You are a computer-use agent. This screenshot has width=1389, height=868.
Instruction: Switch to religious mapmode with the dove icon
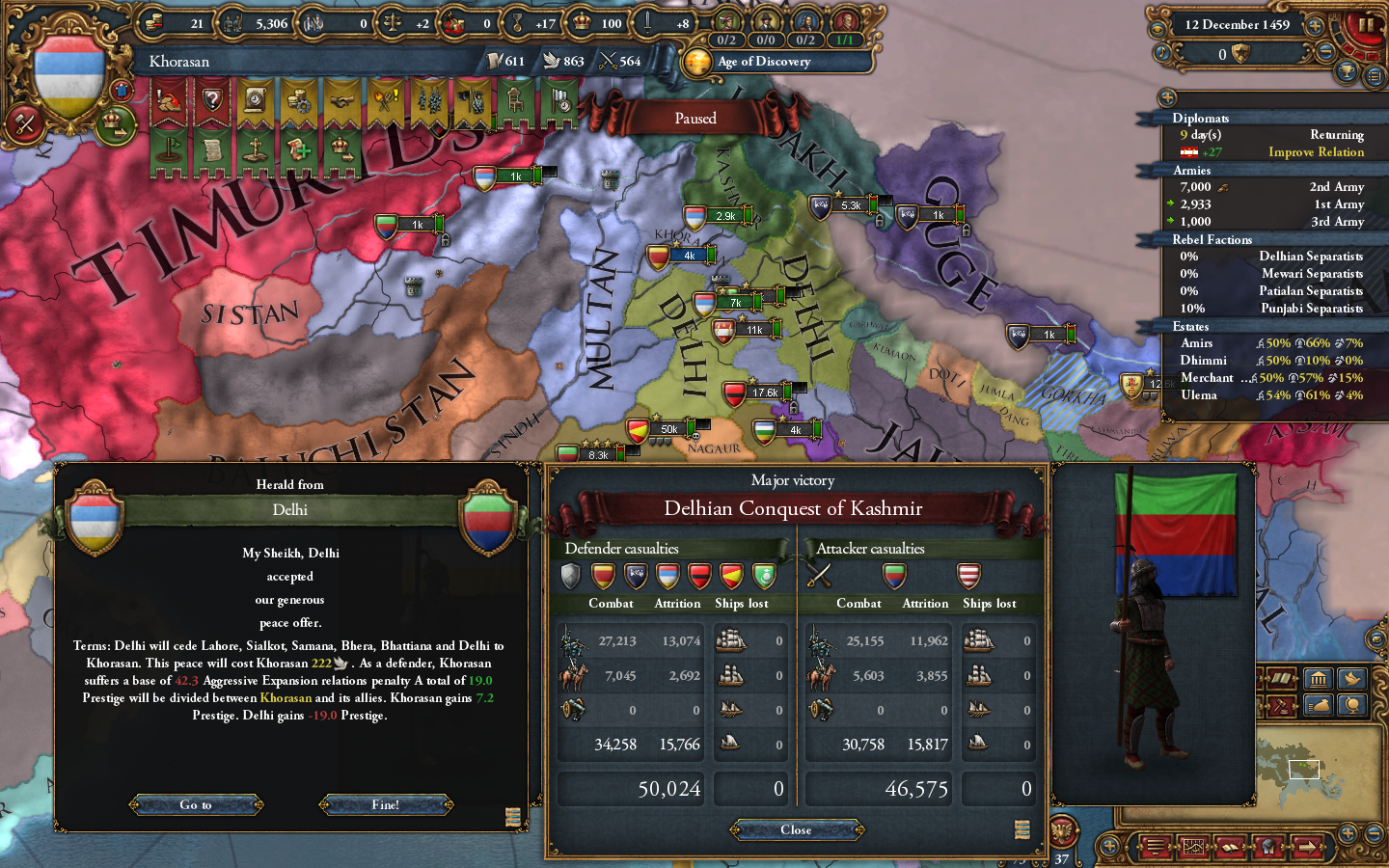(1354, 679)
